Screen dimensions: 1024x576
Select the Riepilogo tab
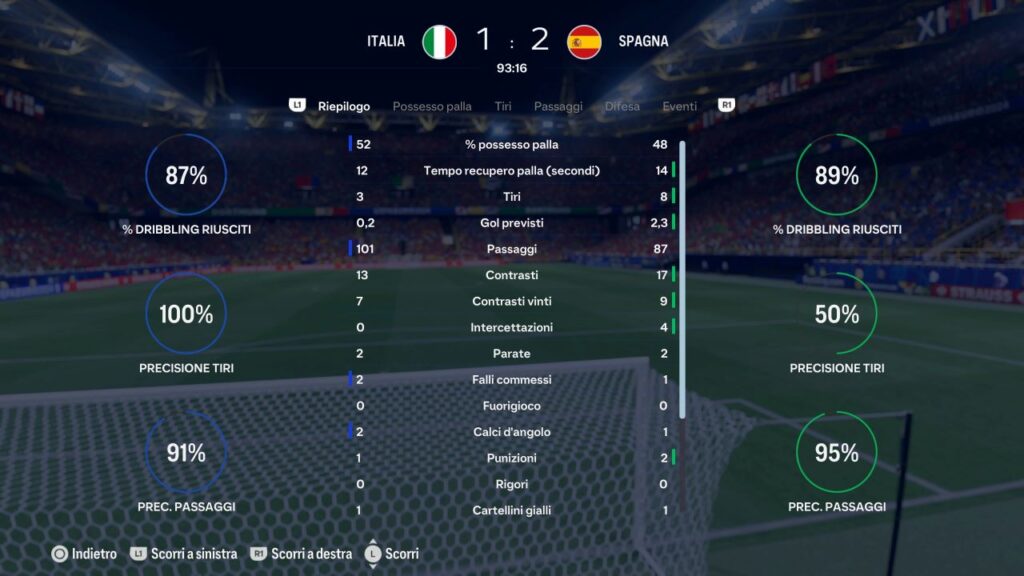(x=344, y=106)
